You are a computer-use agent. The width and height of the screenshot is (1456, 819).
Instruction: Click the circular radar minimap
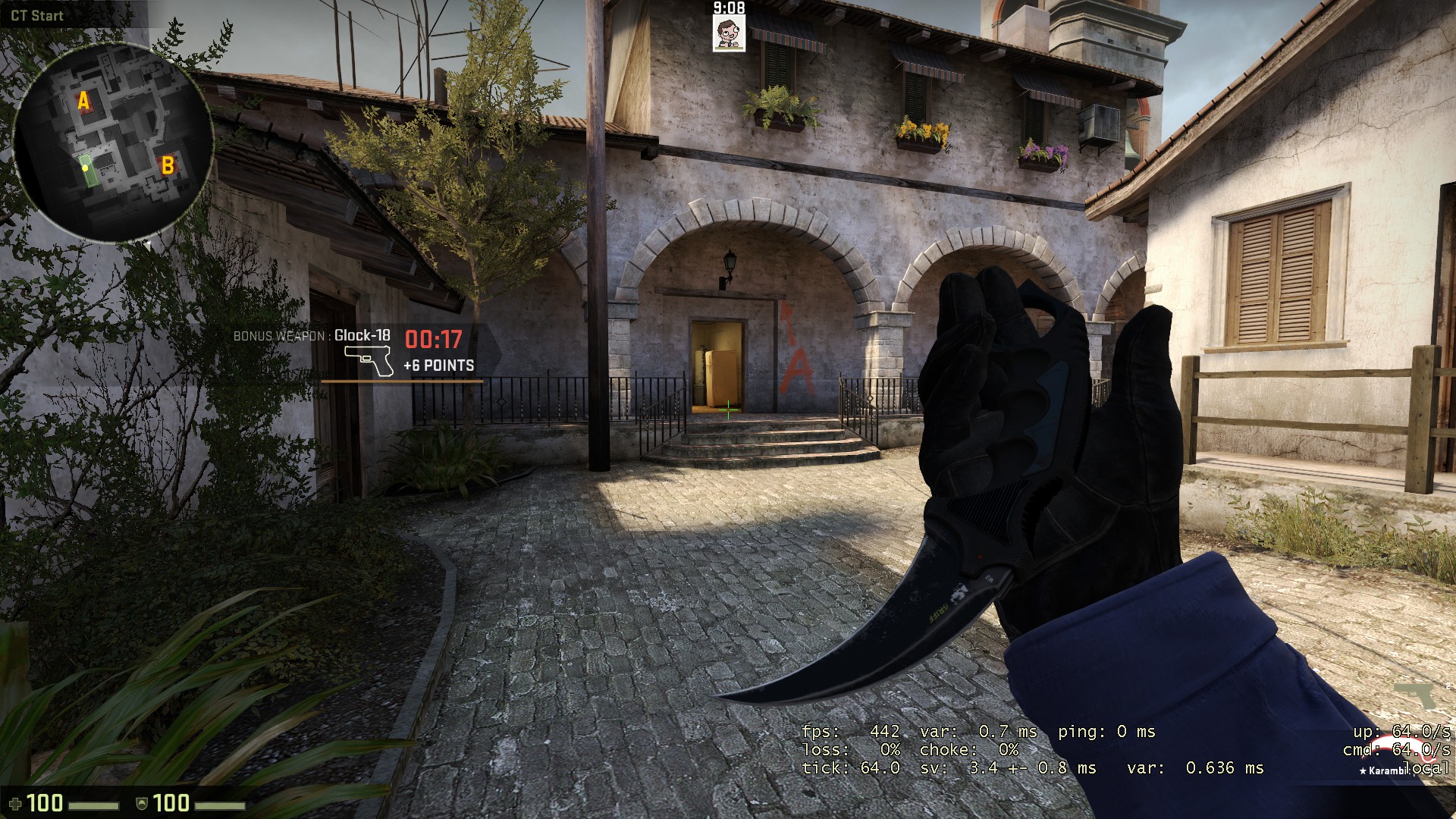pos(114,142)
